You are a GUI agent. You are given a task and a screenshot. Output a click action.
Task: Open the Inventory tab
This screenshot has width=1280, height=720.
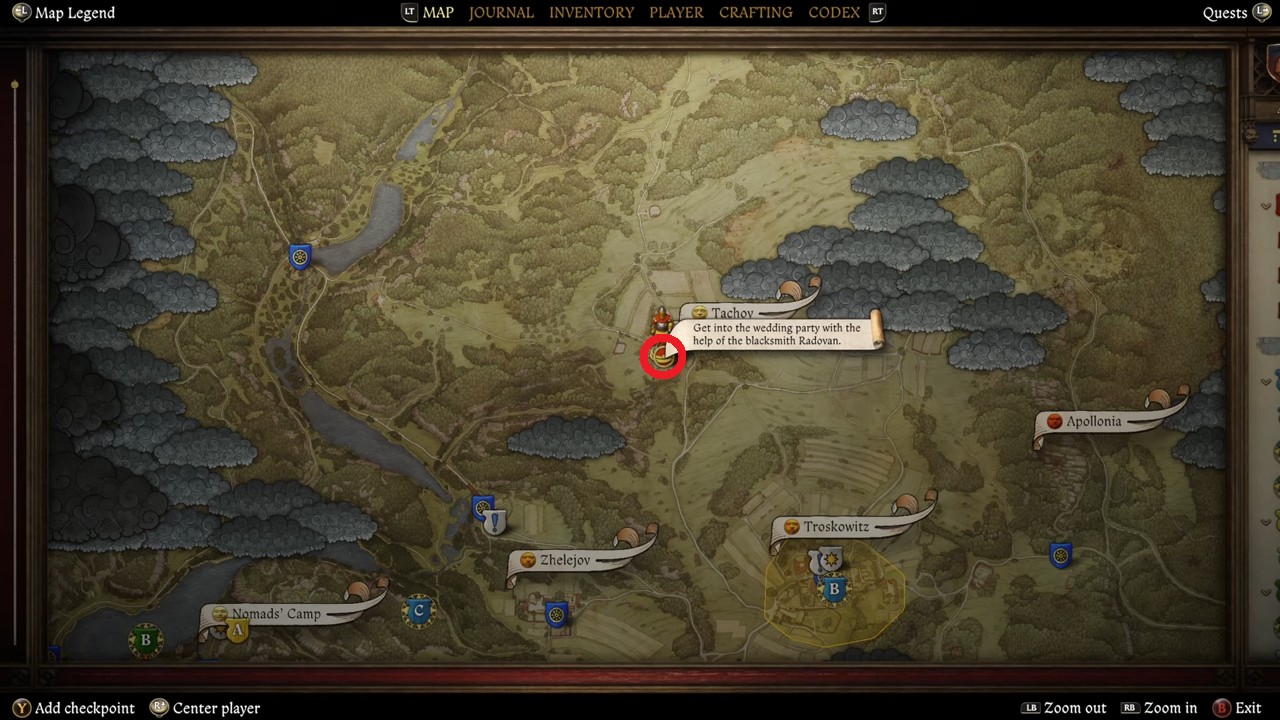point(591,13)
